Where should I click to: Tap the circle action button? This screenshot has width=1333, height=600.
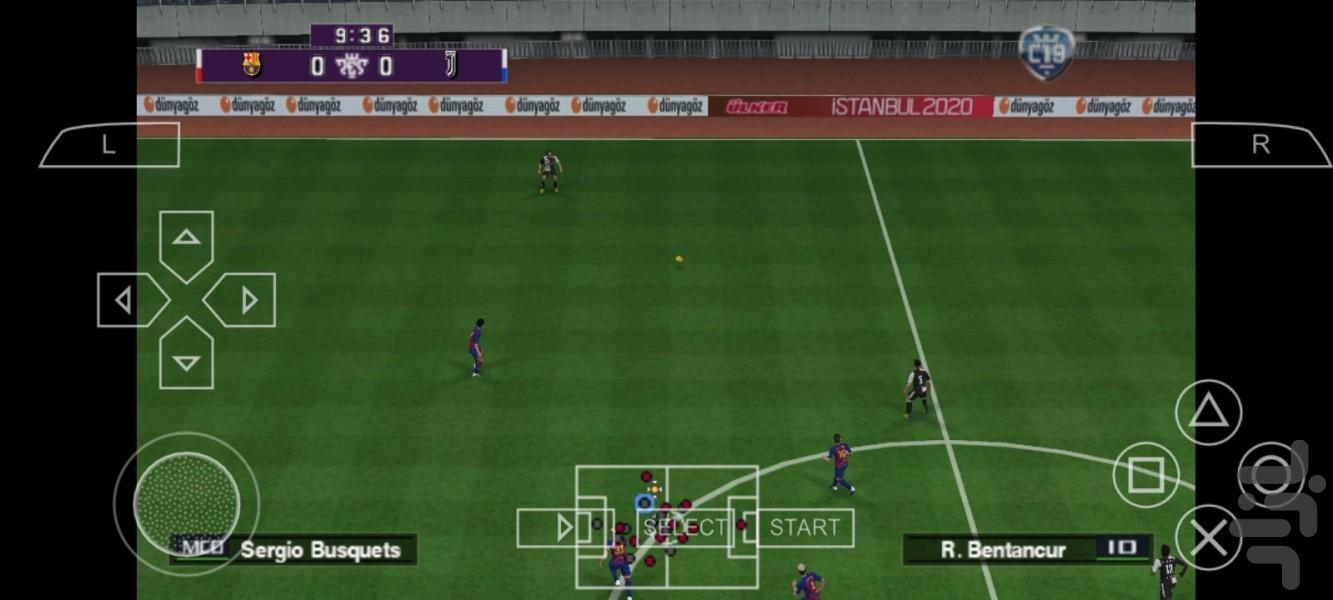pyautogui.click(x=1270, y=475)
